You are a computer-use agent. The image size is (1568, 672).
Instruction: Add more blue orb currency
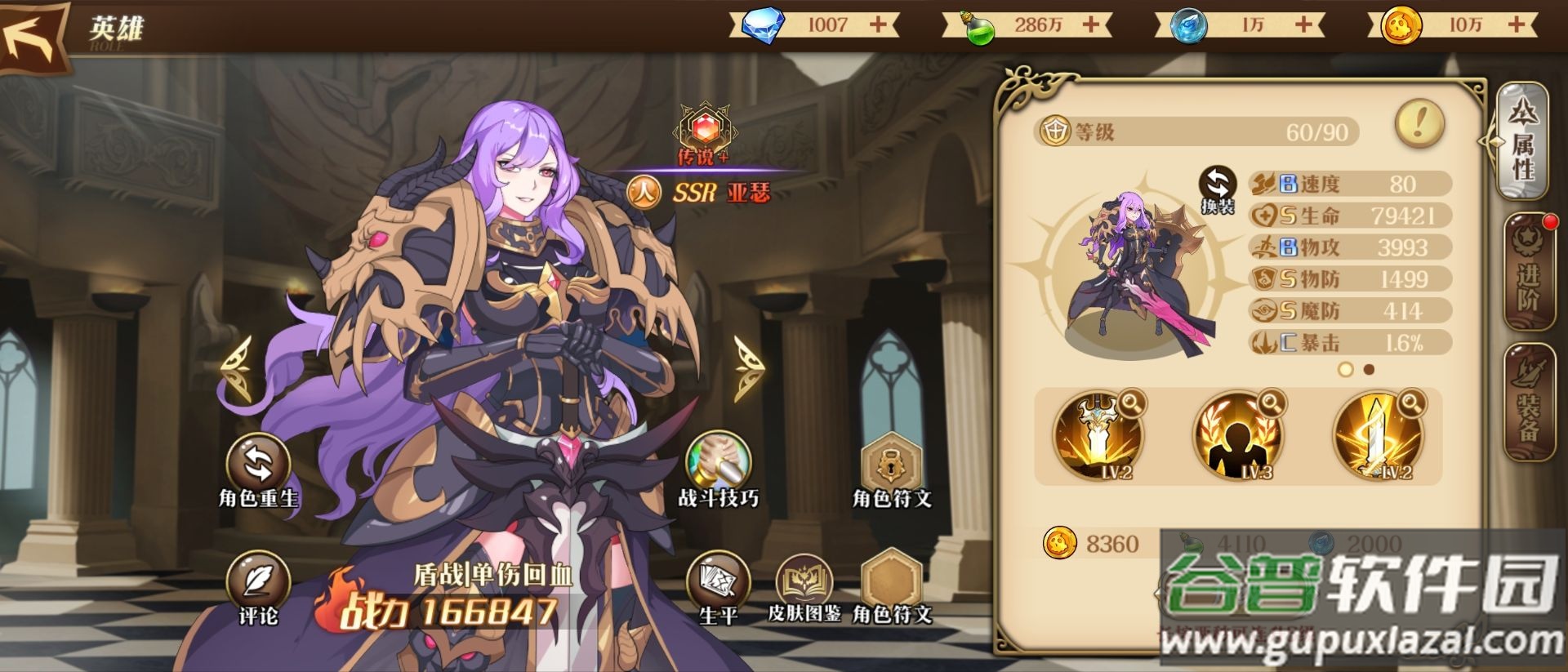click(x=1304, y=24)
